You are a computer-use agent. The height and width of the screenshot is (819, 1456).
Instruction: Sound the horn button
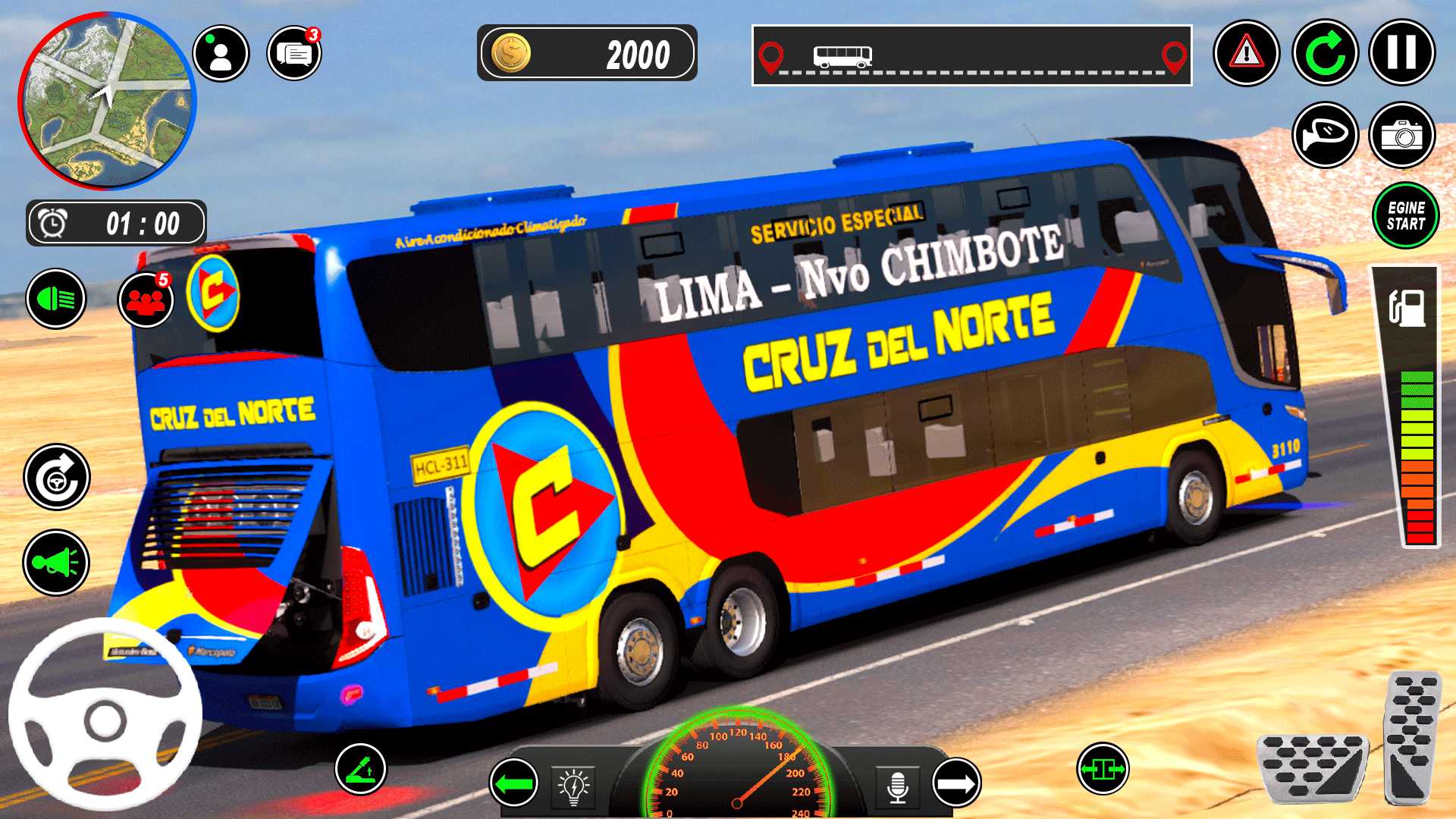pyautogui.click(x=56, y=563)
